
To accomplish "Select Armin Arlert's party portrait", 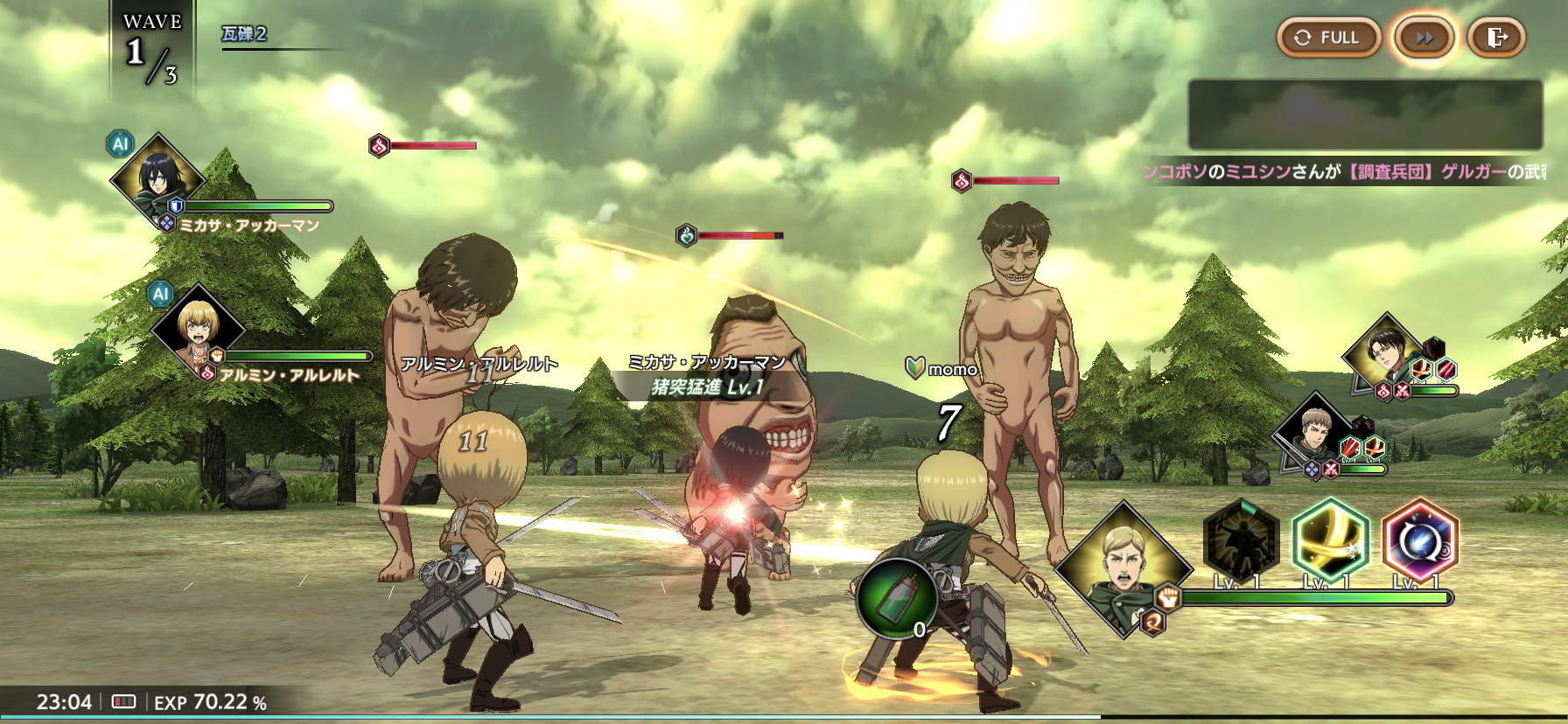I will point(197,328).
